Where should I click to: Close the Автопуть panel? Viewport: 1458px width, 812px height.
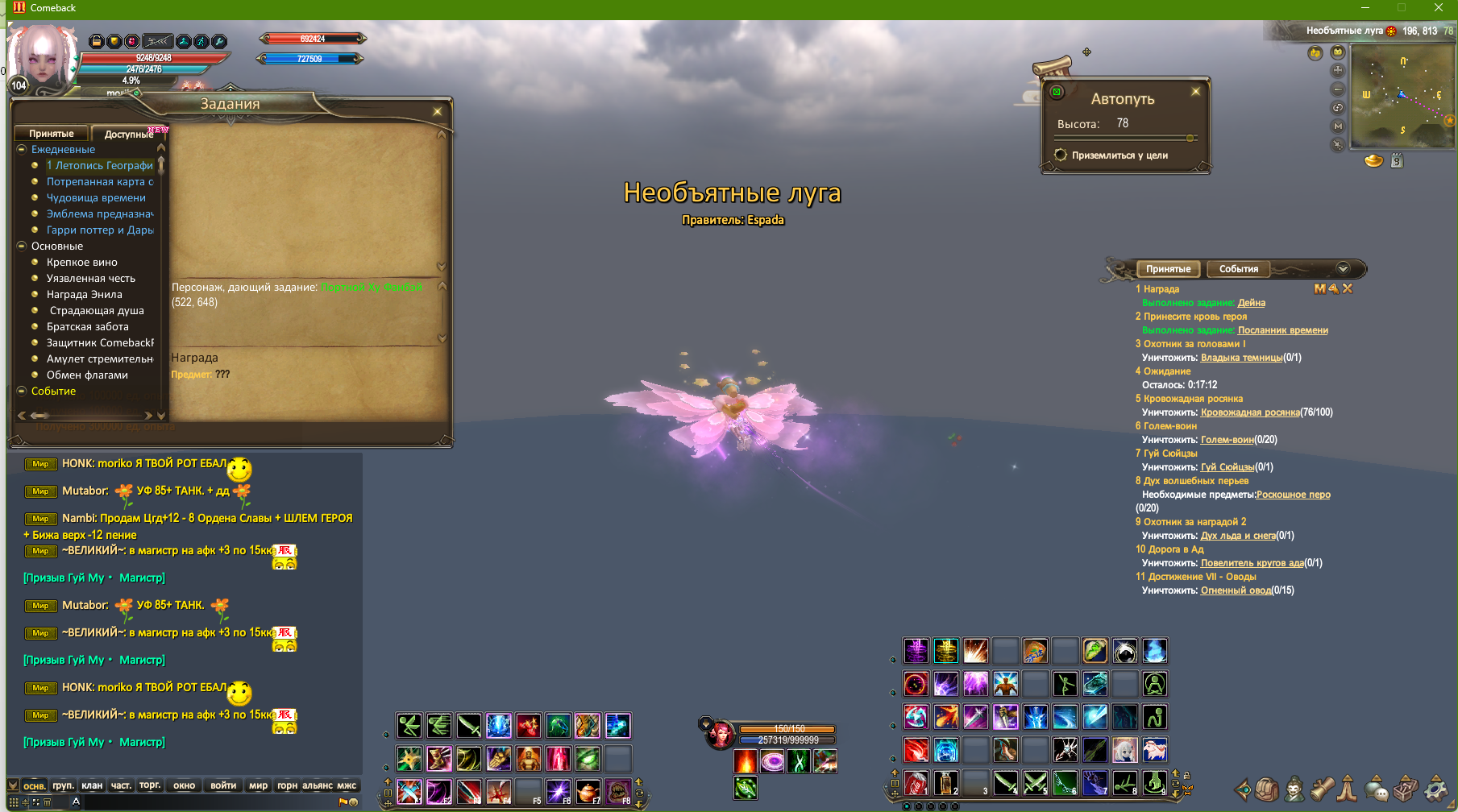coord(1195,92)
